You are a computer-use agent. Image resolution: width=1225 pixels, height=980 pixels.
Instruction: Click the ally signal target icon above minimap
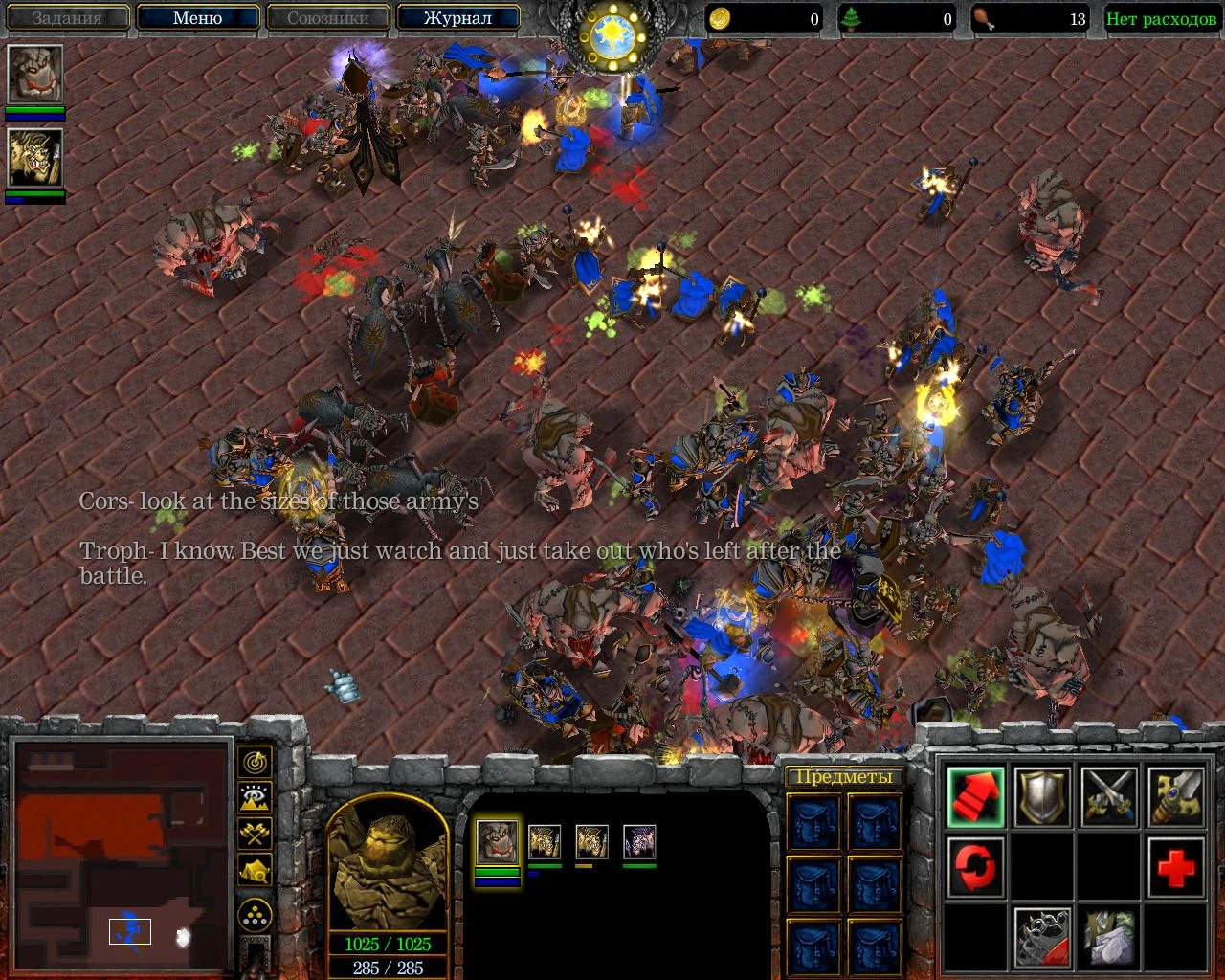[254, 762]
